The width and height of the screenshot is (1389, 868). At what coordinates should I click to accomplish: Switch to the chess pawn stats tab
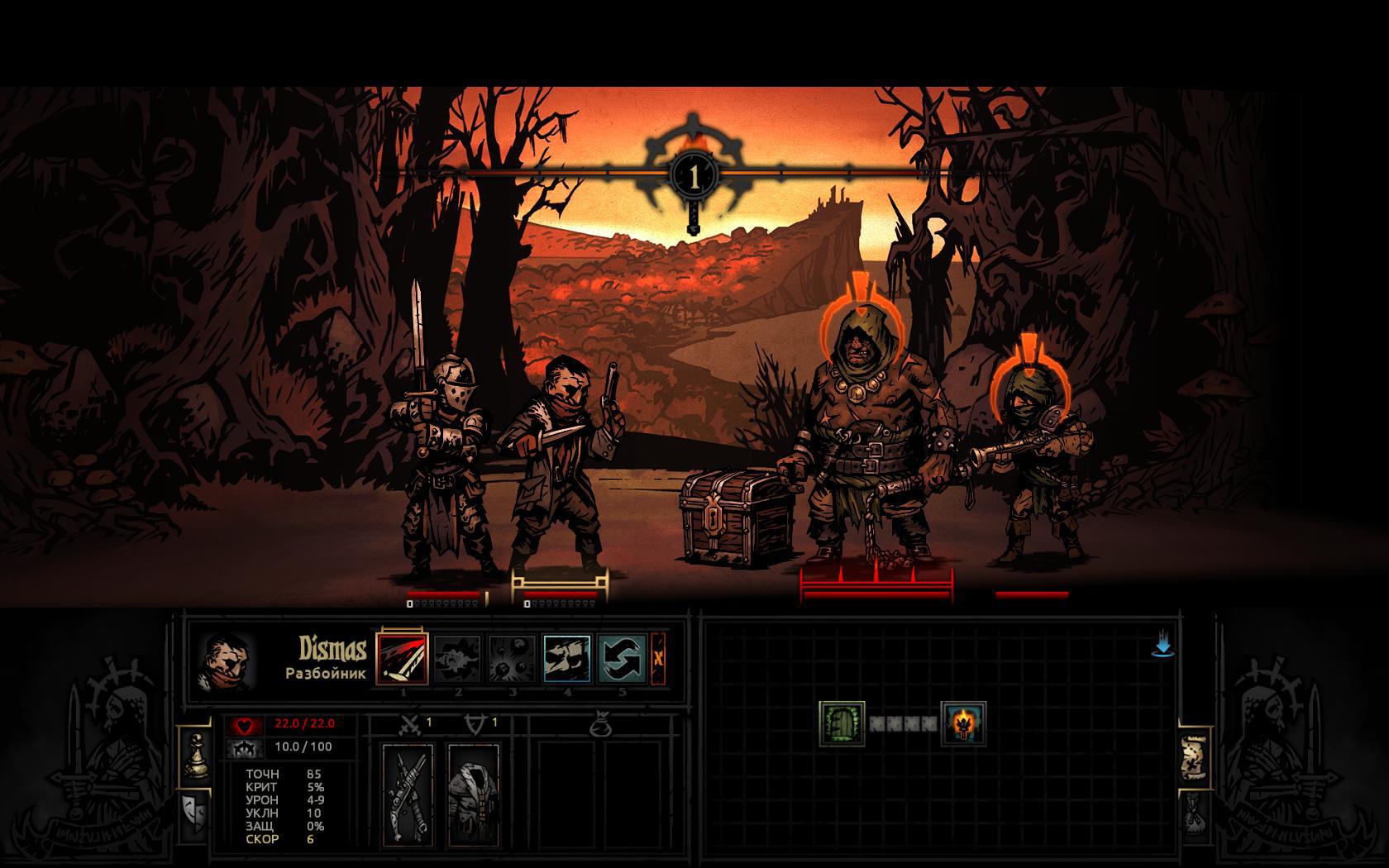(195, 753)
